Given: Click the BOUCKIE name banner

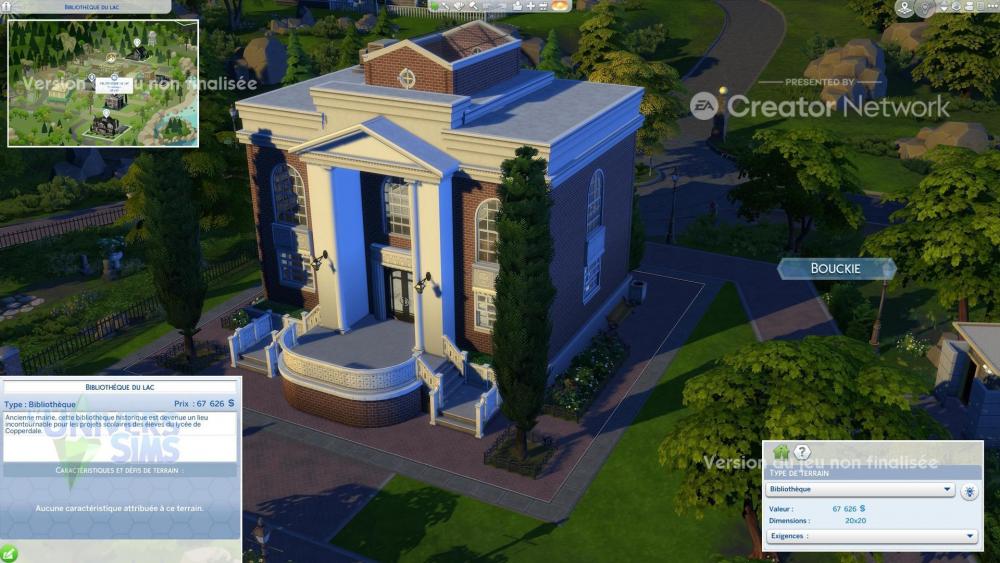Looking at the screenshot, I should [x=836, y=268].
